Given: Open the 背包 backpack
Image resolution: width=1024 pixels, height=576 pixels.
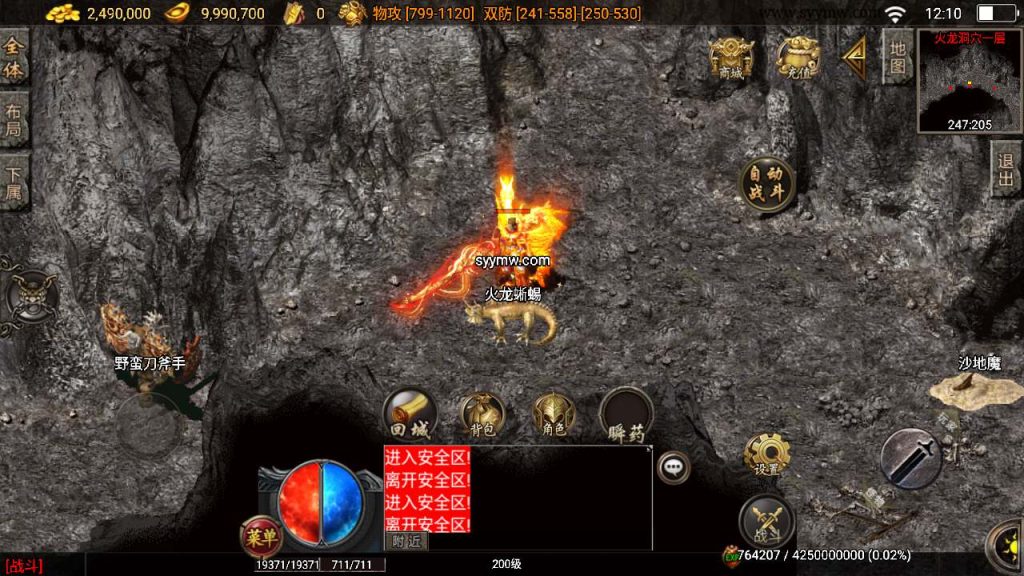Looking at the screenshot, I should click(483, 414).
